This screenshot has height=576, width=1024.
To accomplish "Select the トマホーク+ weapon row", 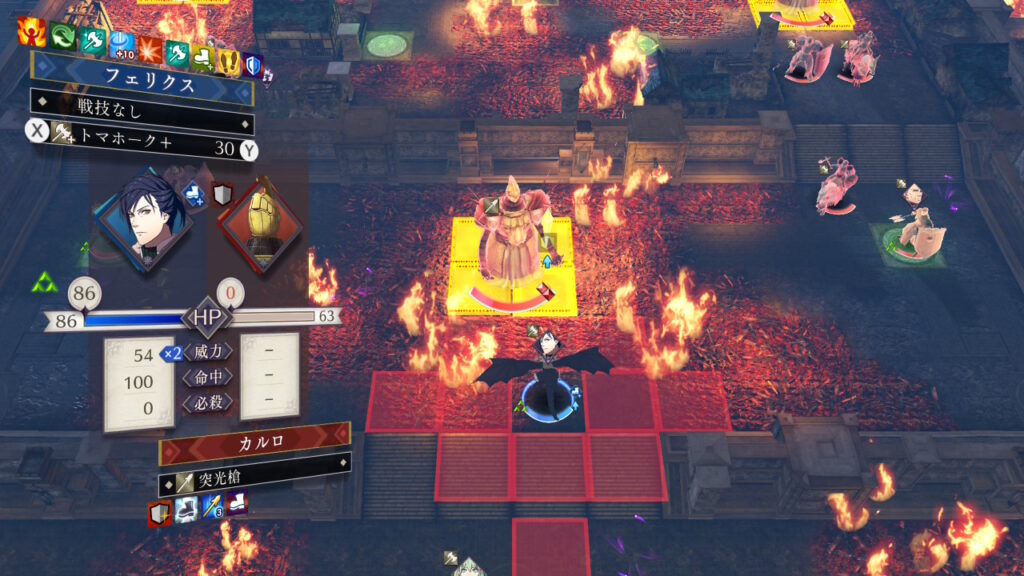I will [140, 149].
